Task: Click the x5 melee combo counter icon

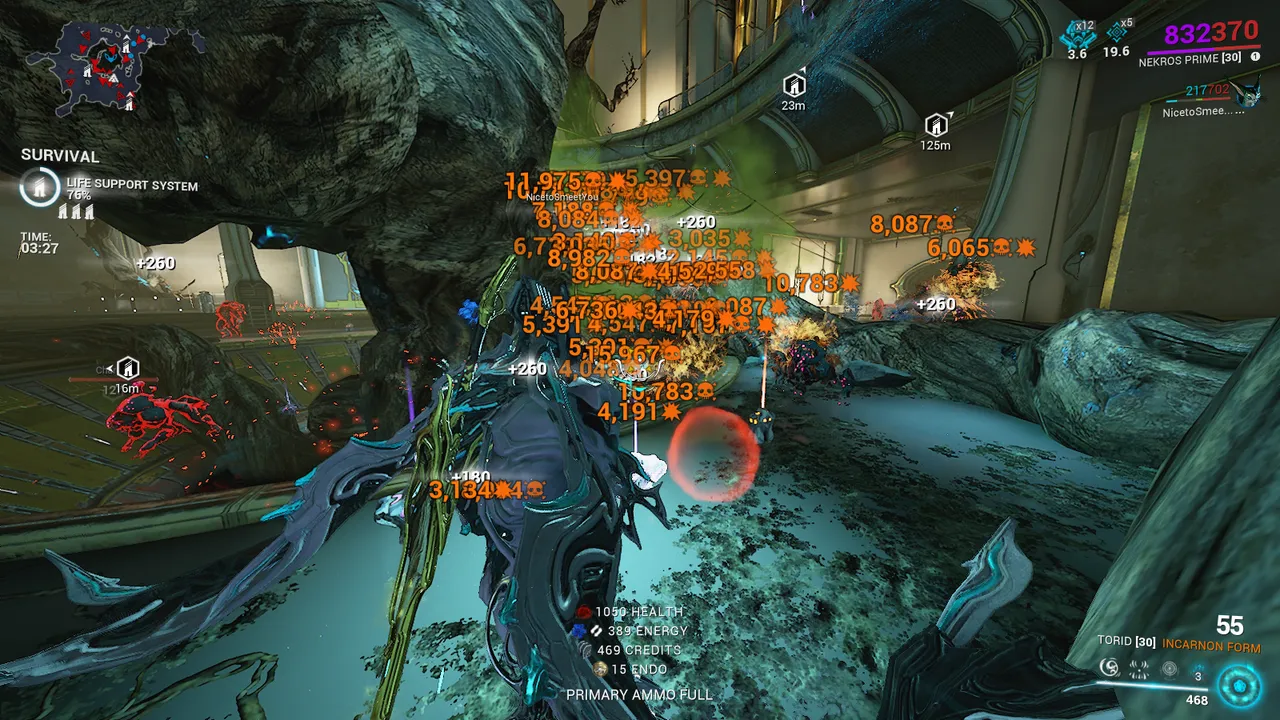Action: coord(1116,32)
